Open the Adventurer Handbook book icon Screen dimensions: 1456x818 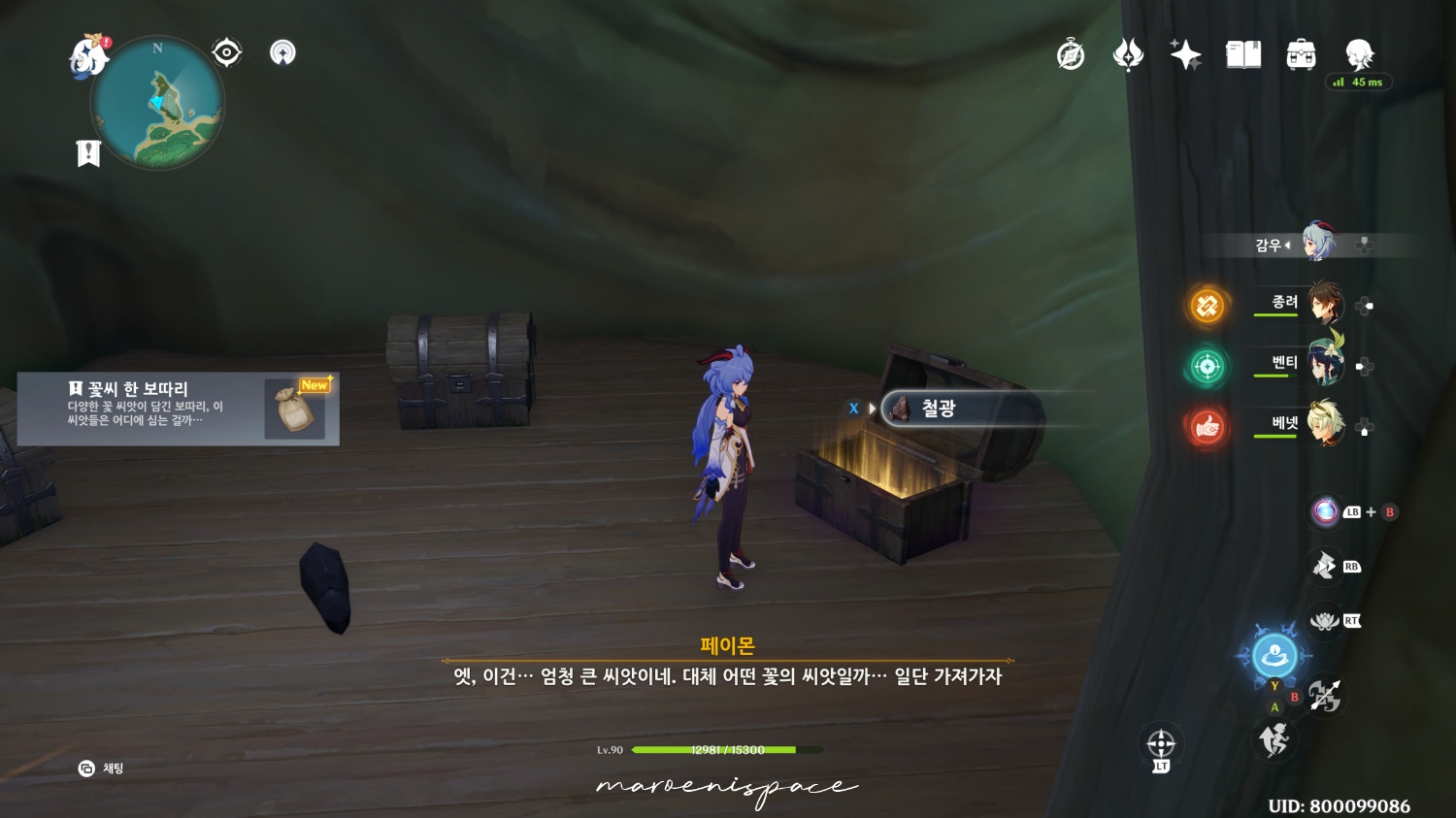[1243, 55]
